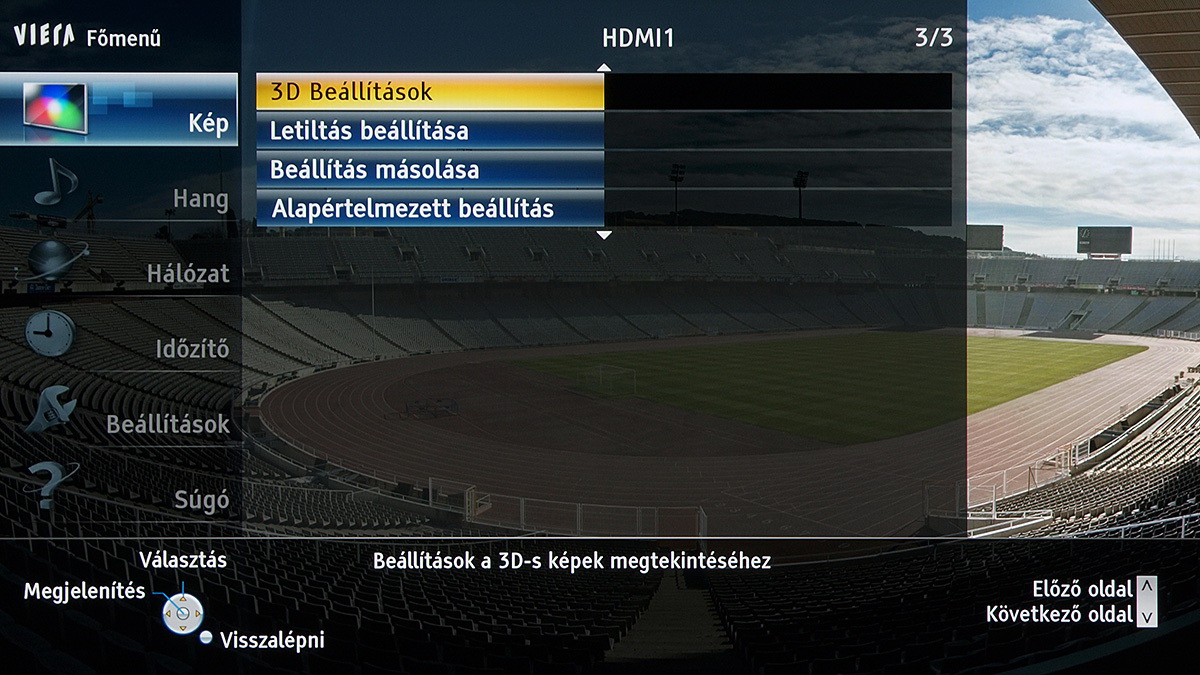Open the Hang sound category

(120, 190)
